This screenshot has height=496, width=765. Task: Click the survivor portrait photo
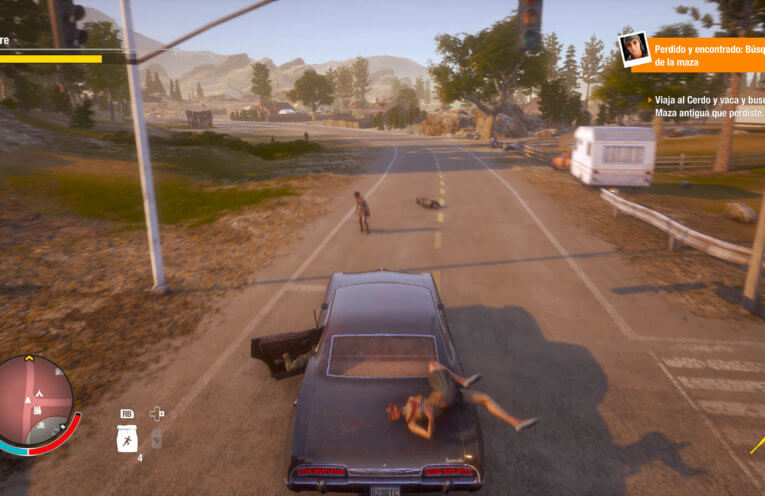click(x=633, y=49)
